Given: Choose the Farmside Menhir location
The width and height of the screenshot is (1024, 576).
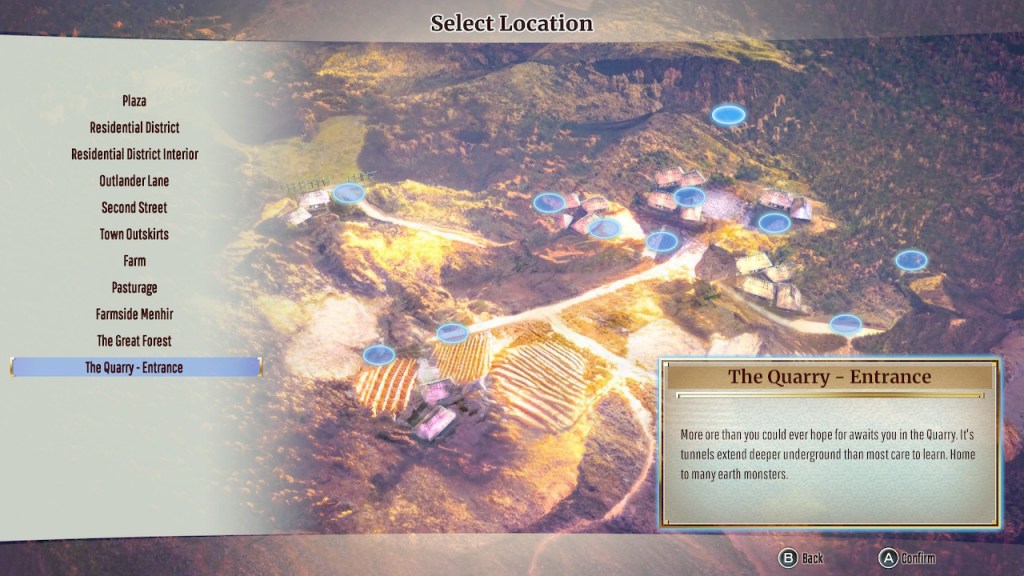Looking at the screenshot, I should tap(135, 314).
